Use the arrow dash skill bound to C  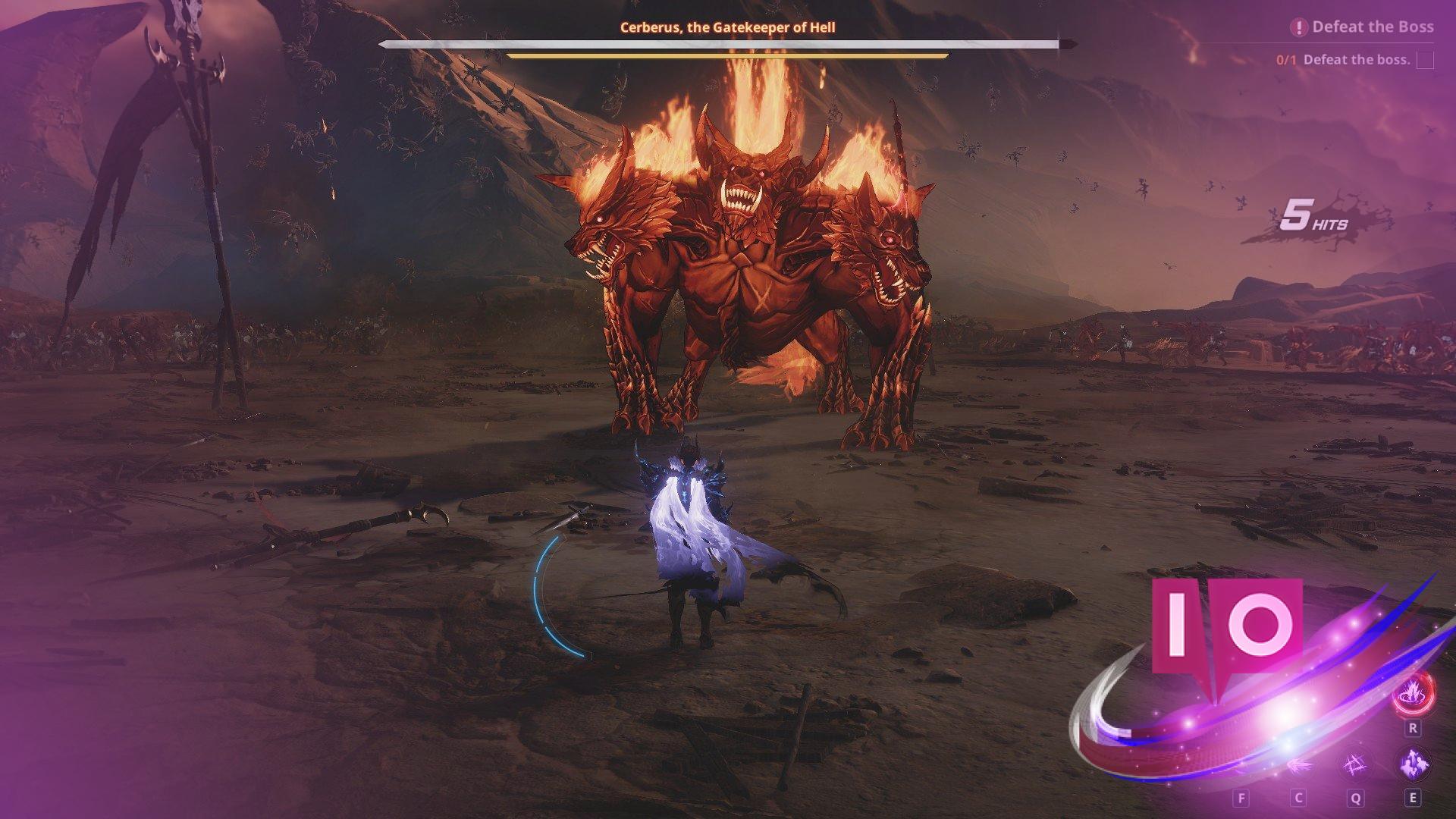pos(1301,766)
